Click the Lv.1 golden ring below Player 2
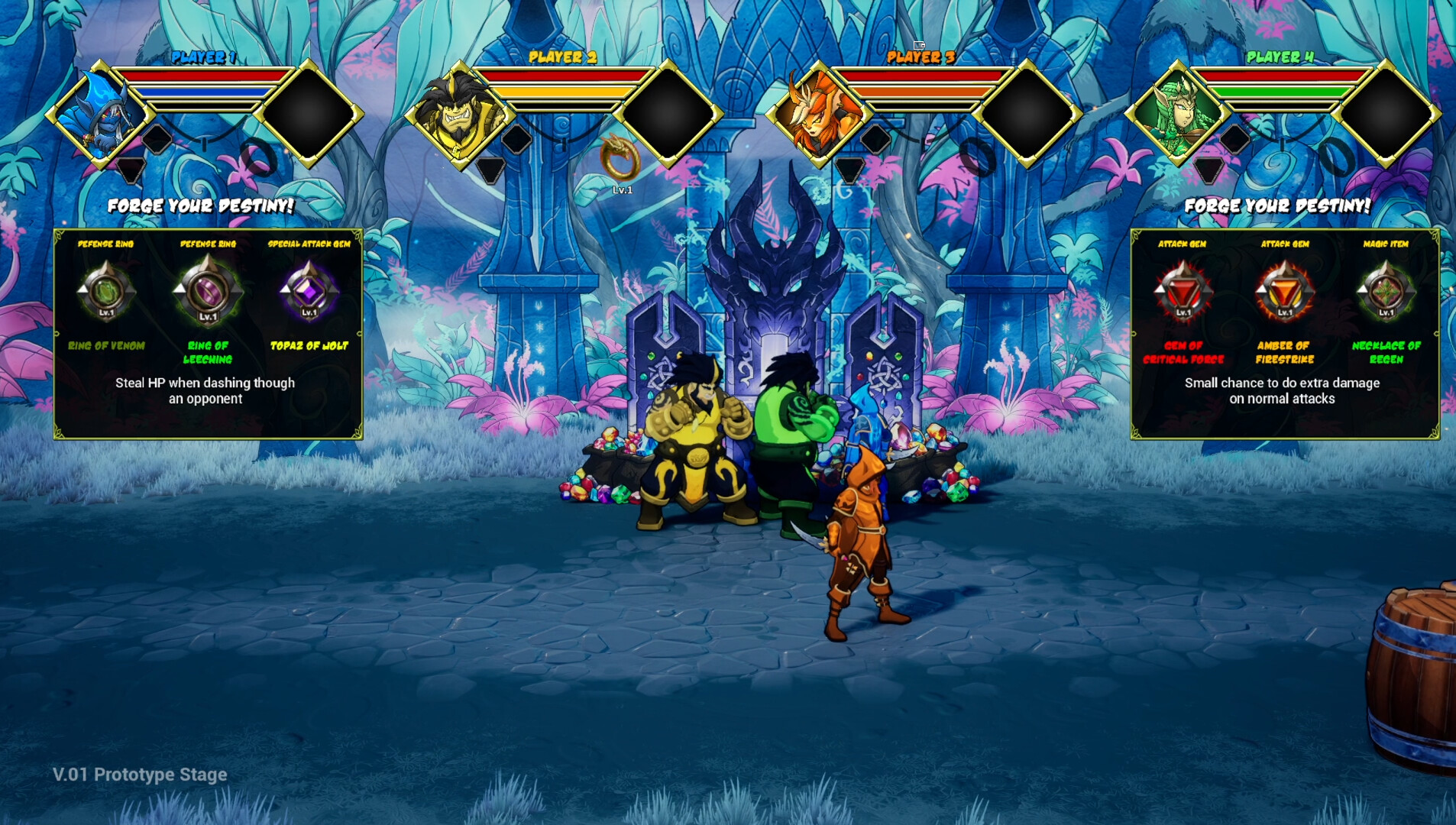Screen dimensions: 1456x825 click(619, 161)
